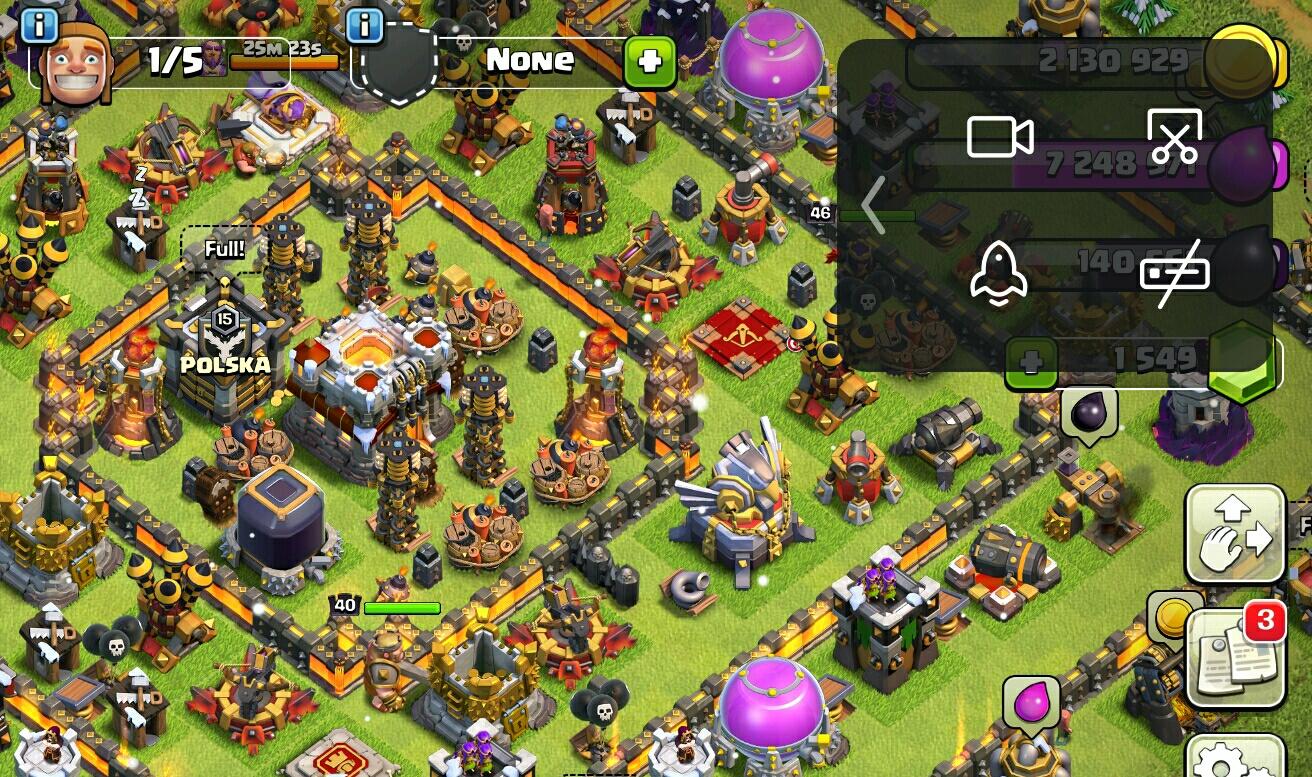The image size is (1312, 777).
Task: Show shield info with the i button
Action: 365,26
